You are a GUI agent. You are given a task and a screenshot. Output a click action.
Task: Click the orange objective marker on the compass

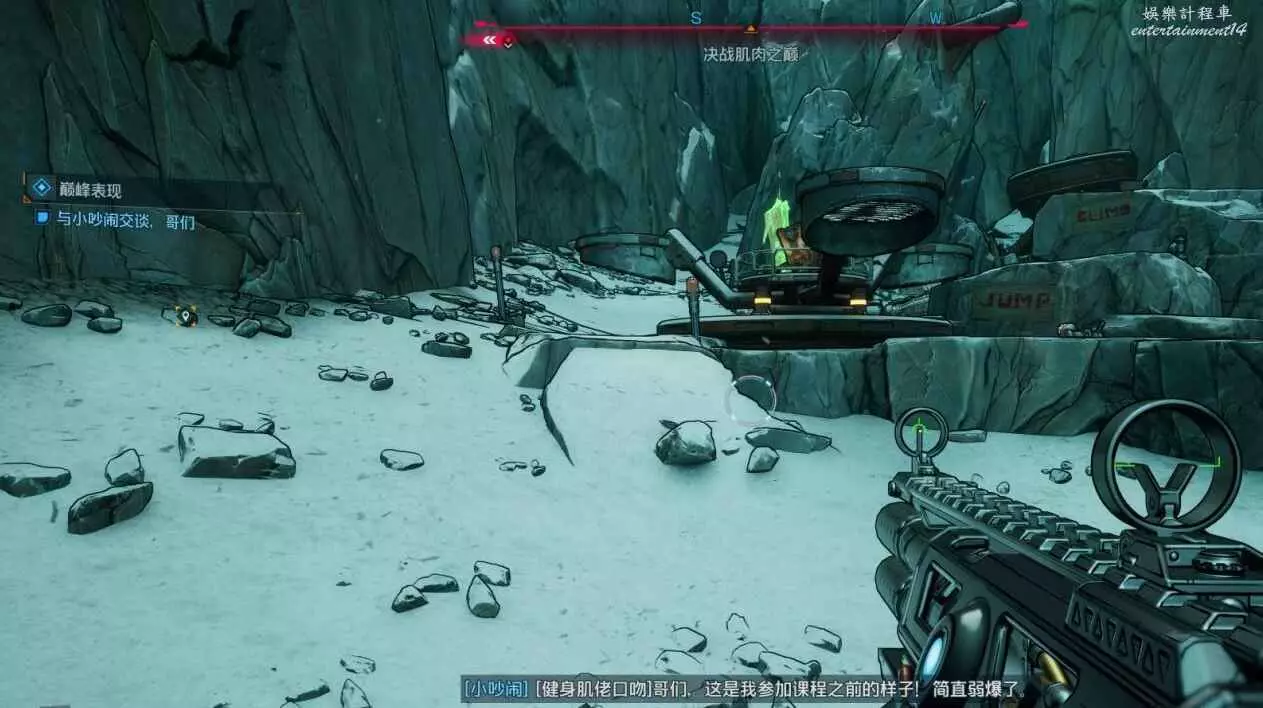click(x=751, y=27)
